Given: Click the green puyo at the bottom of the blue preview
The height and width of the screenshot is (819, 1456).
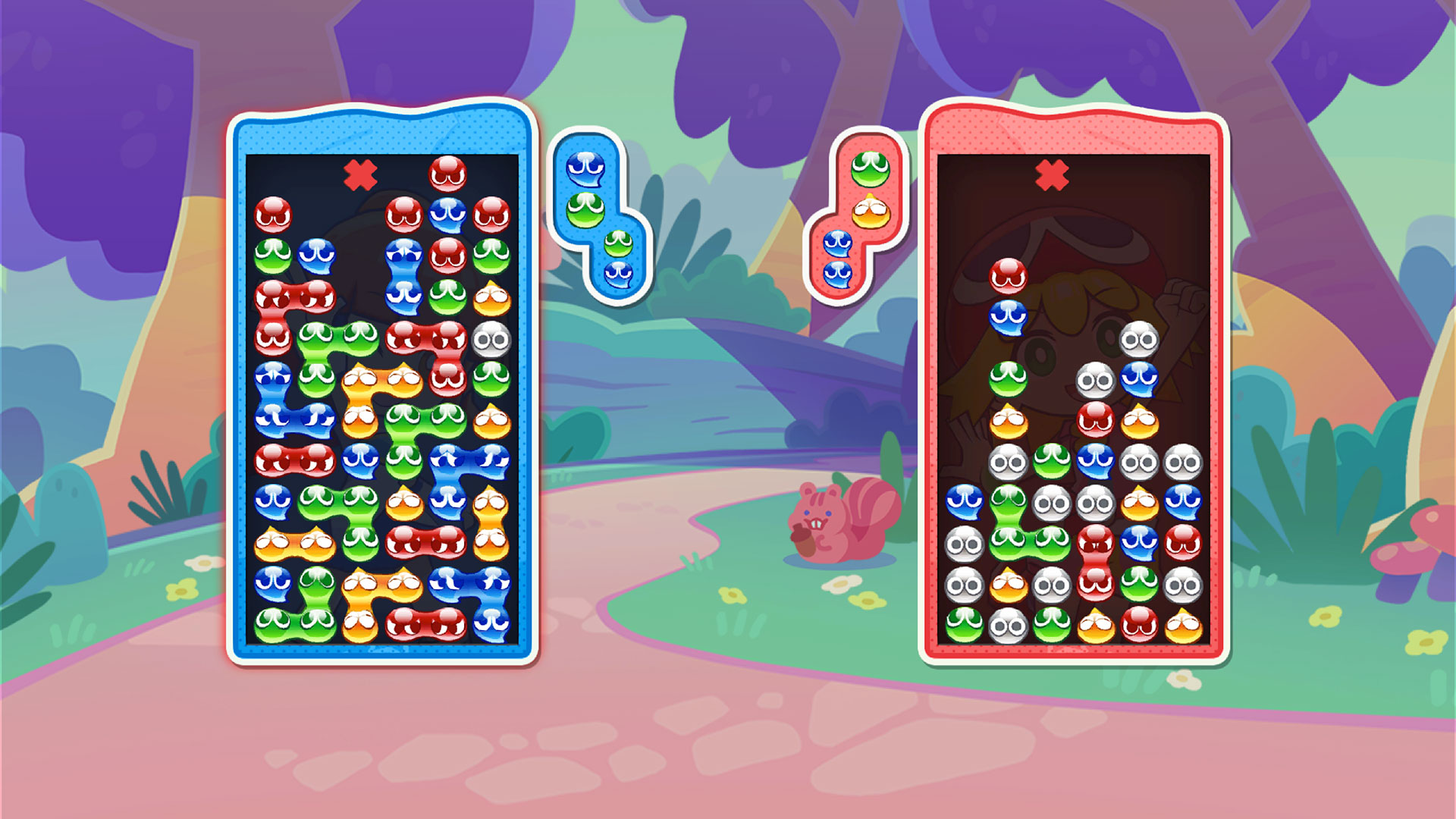Looking at the screenshot, I should [617, 241].
